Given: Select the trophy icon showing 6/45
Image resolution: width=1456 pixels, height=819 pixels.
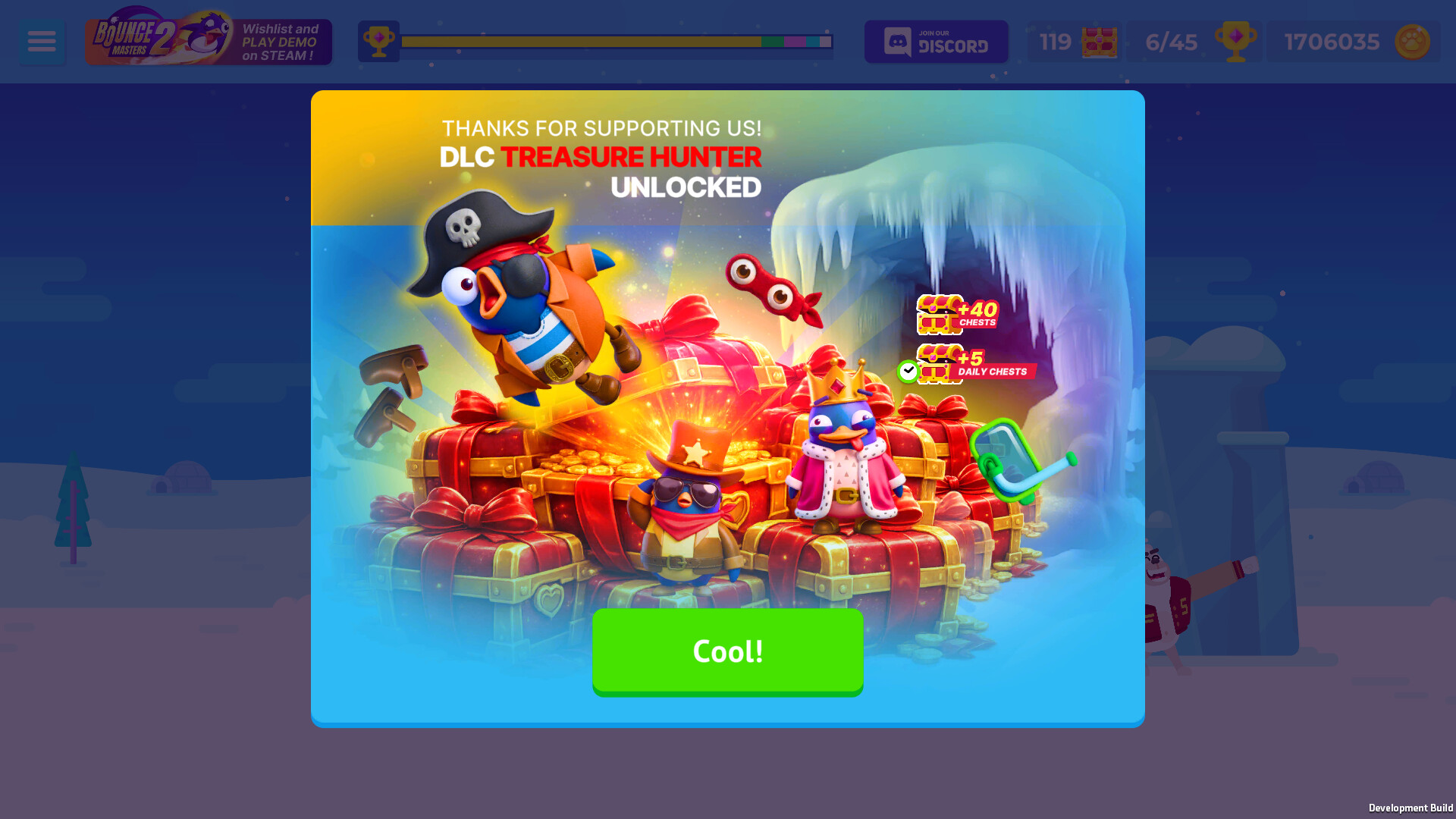Looking at the screenshot, I should click(1238, 42).
